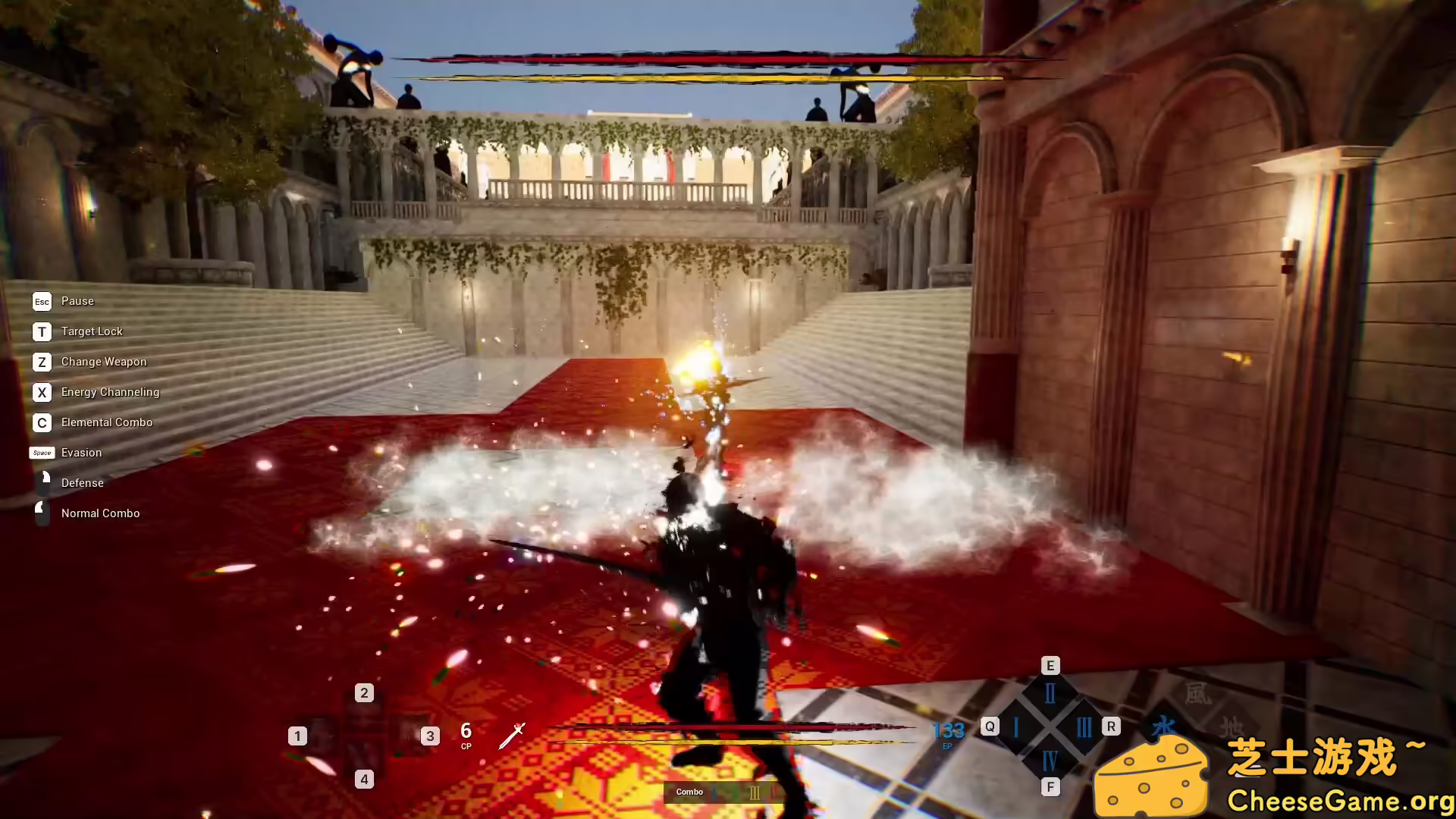
Task: Select element II in the E slot
Action: [x=1050, y=692]
